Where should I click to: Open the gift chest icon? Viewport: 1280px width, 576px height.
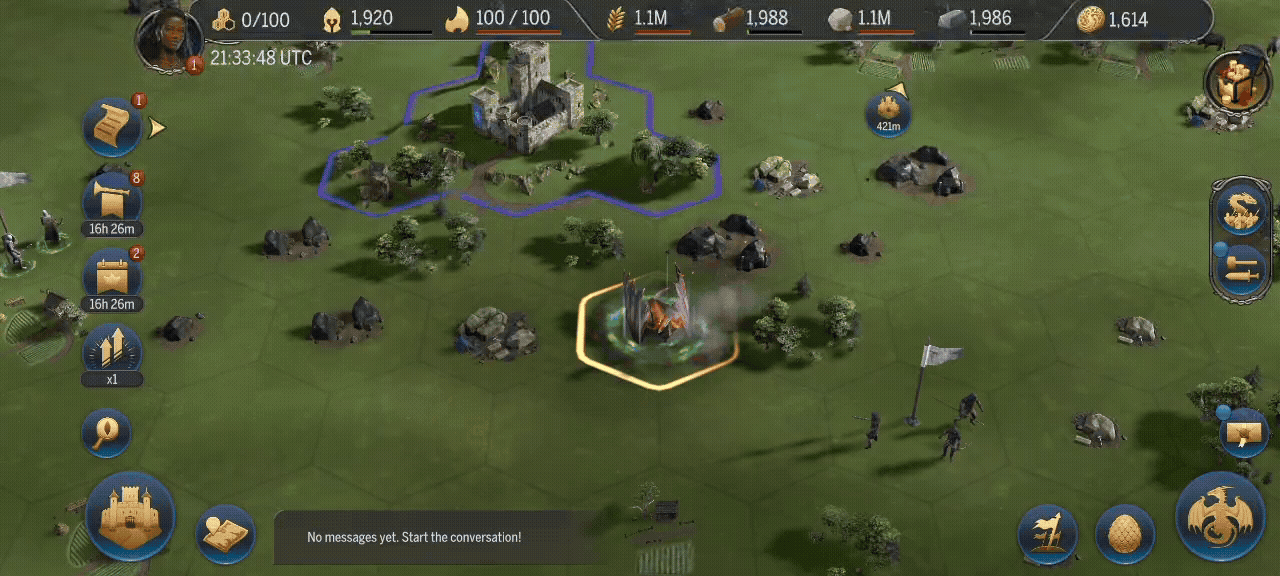click(1236, 82)
